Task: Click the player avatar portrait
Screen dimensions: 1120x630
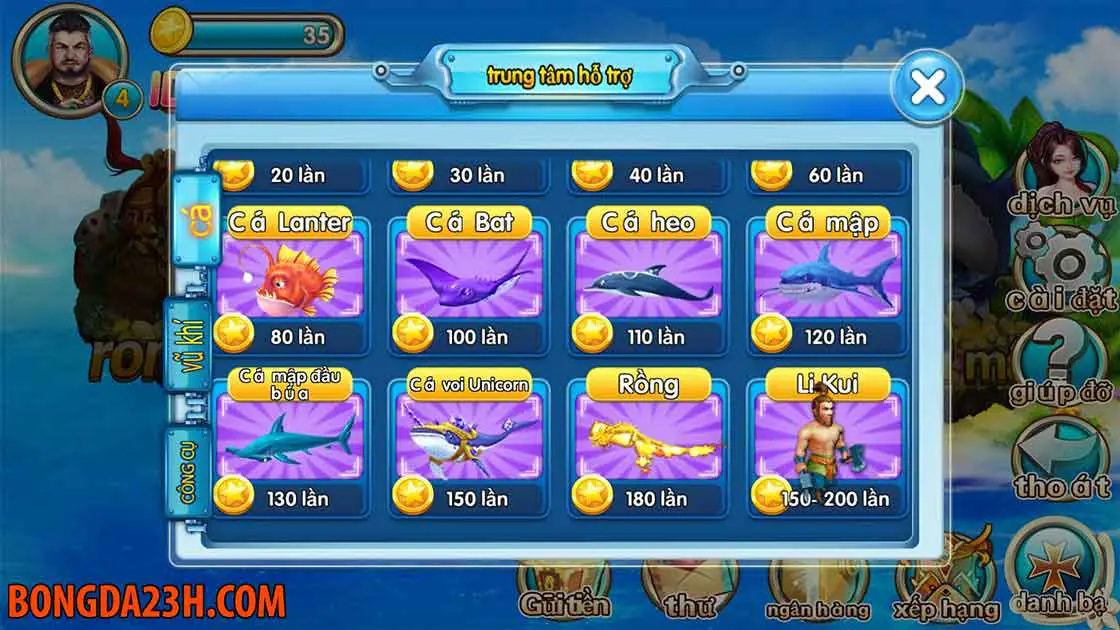Action: 68,62
